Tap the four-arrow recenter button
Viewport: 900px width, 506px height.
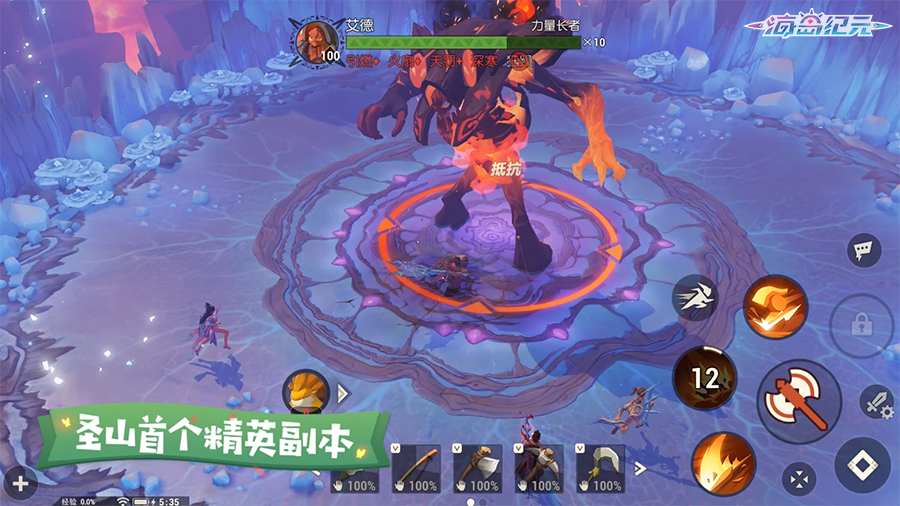click(798, 478)
